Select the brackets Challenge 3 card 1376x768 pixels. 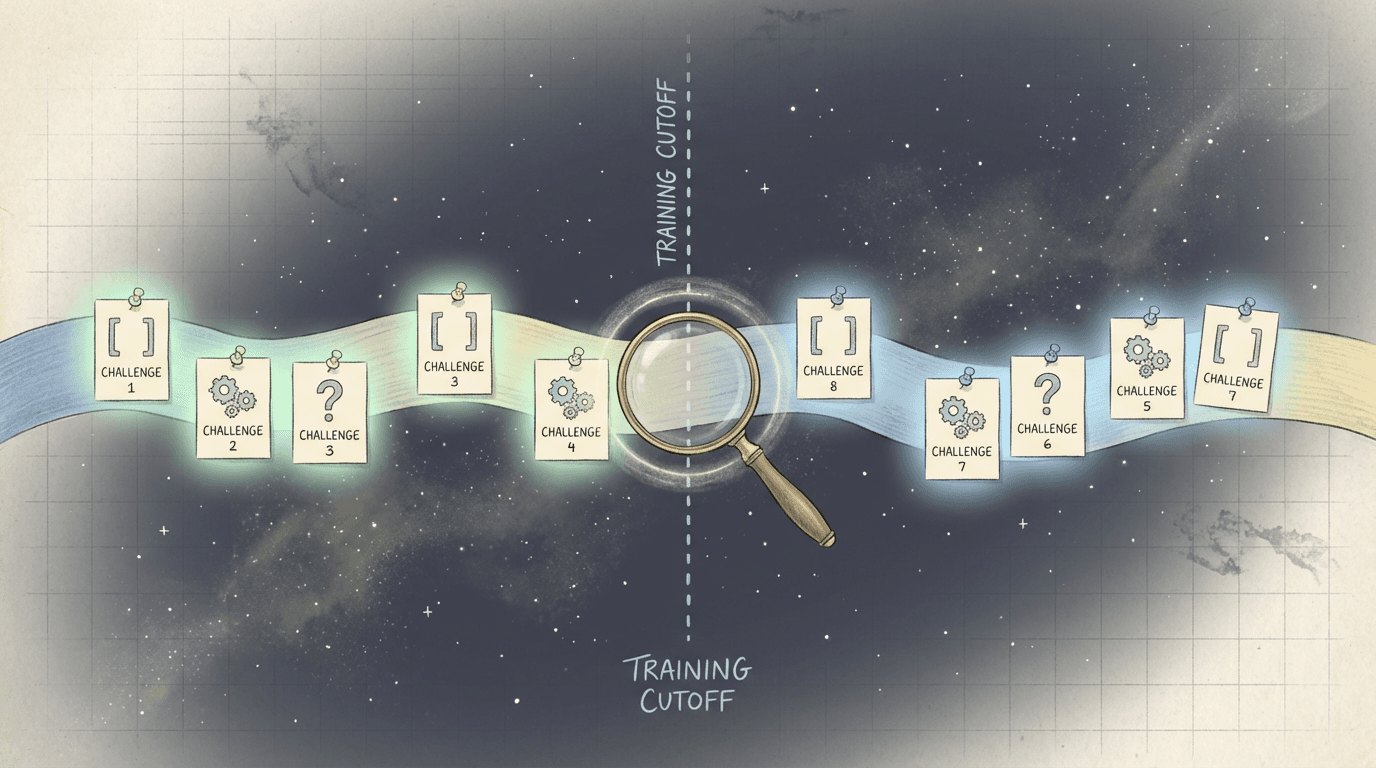(x=454, y=344)
